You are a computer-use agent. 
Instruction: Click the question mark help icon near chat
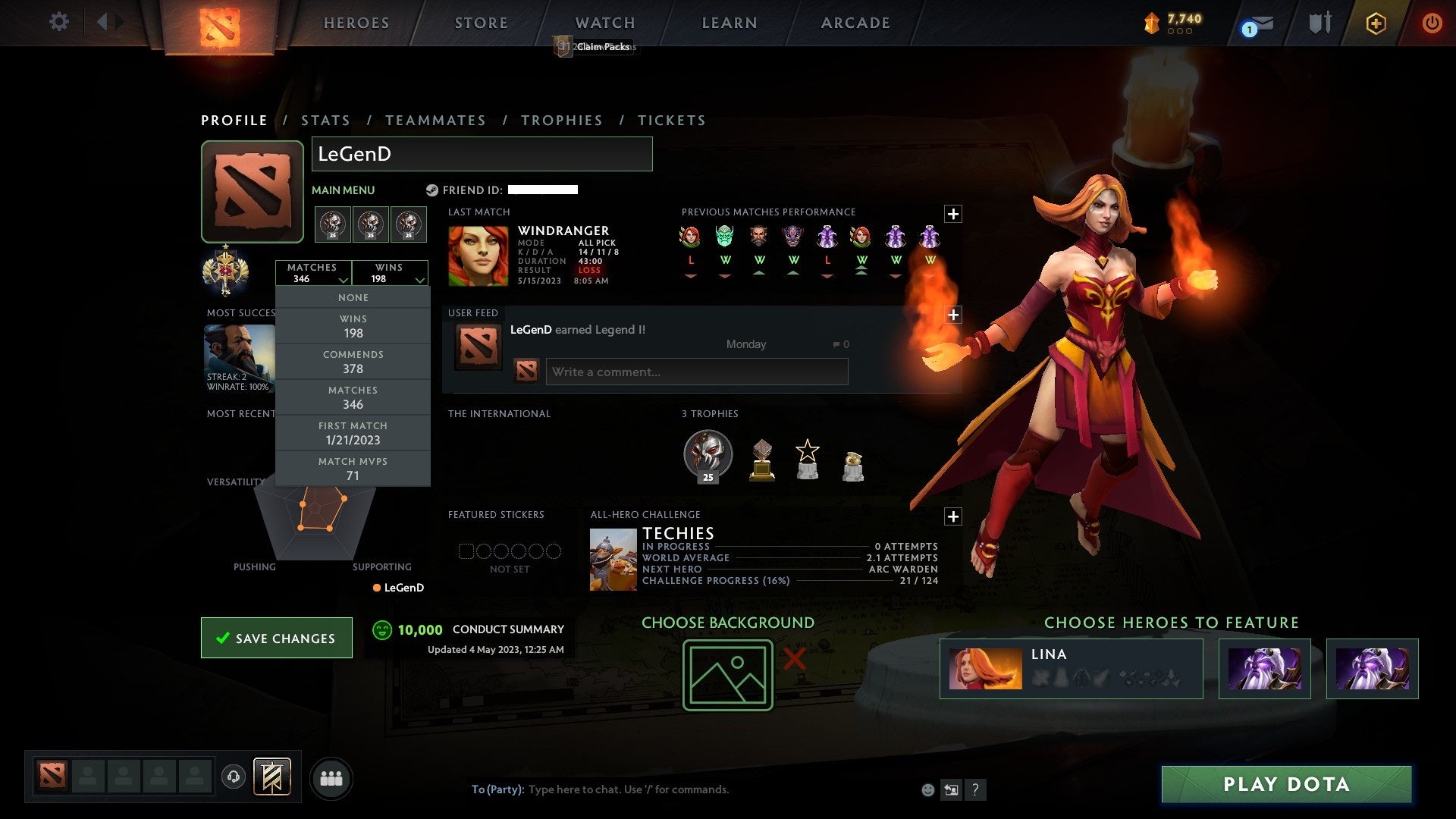[x=976, y=789]
